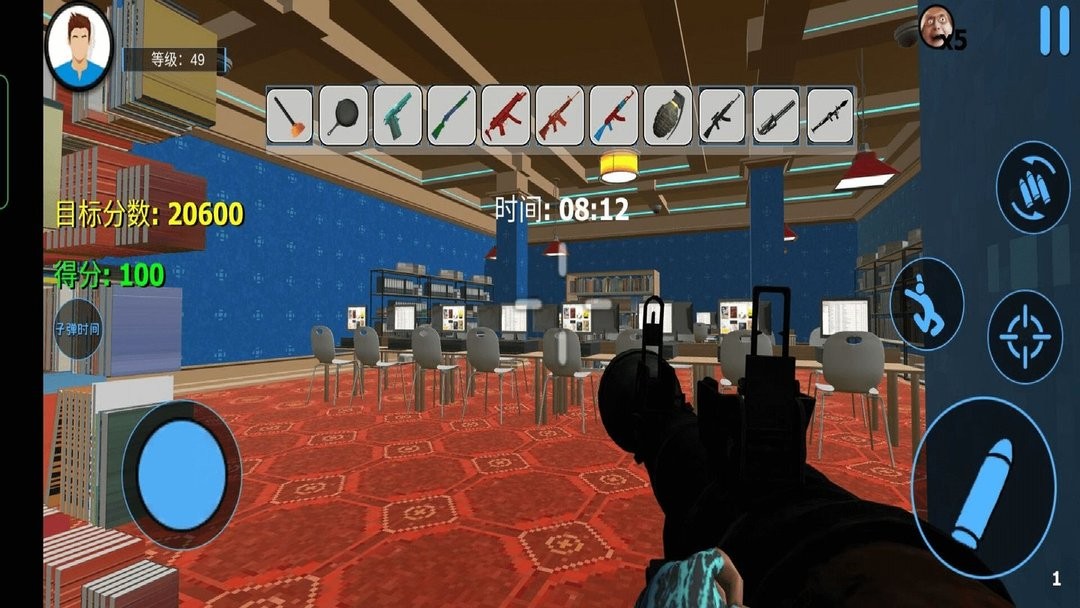Viewport: 1080px width, 608px height.
Task: Select the broom melee weapon slot
Action: 291,116
